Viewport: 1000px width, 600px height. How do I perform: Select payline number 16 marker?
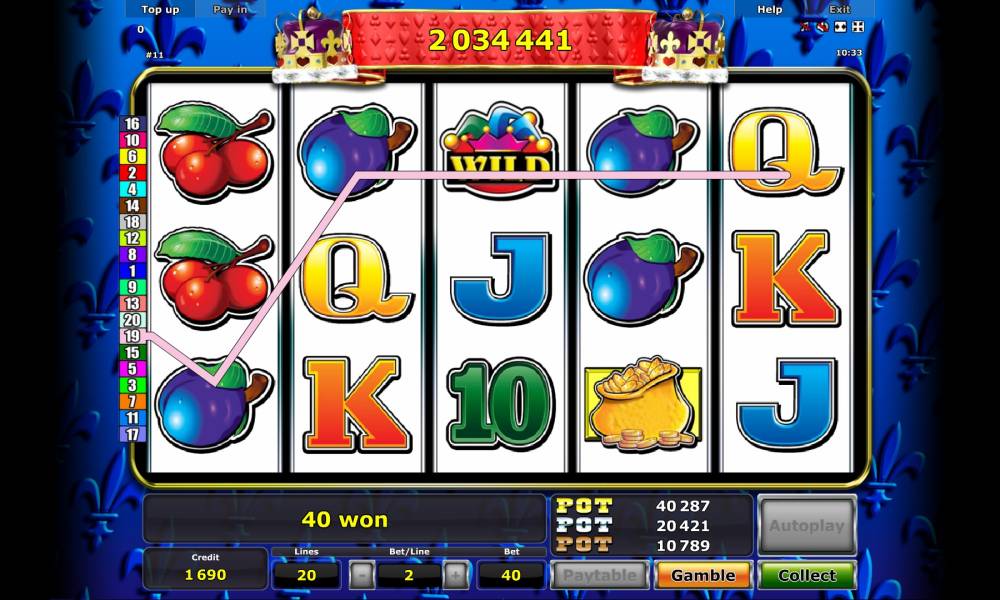click(x=132, y=124)
